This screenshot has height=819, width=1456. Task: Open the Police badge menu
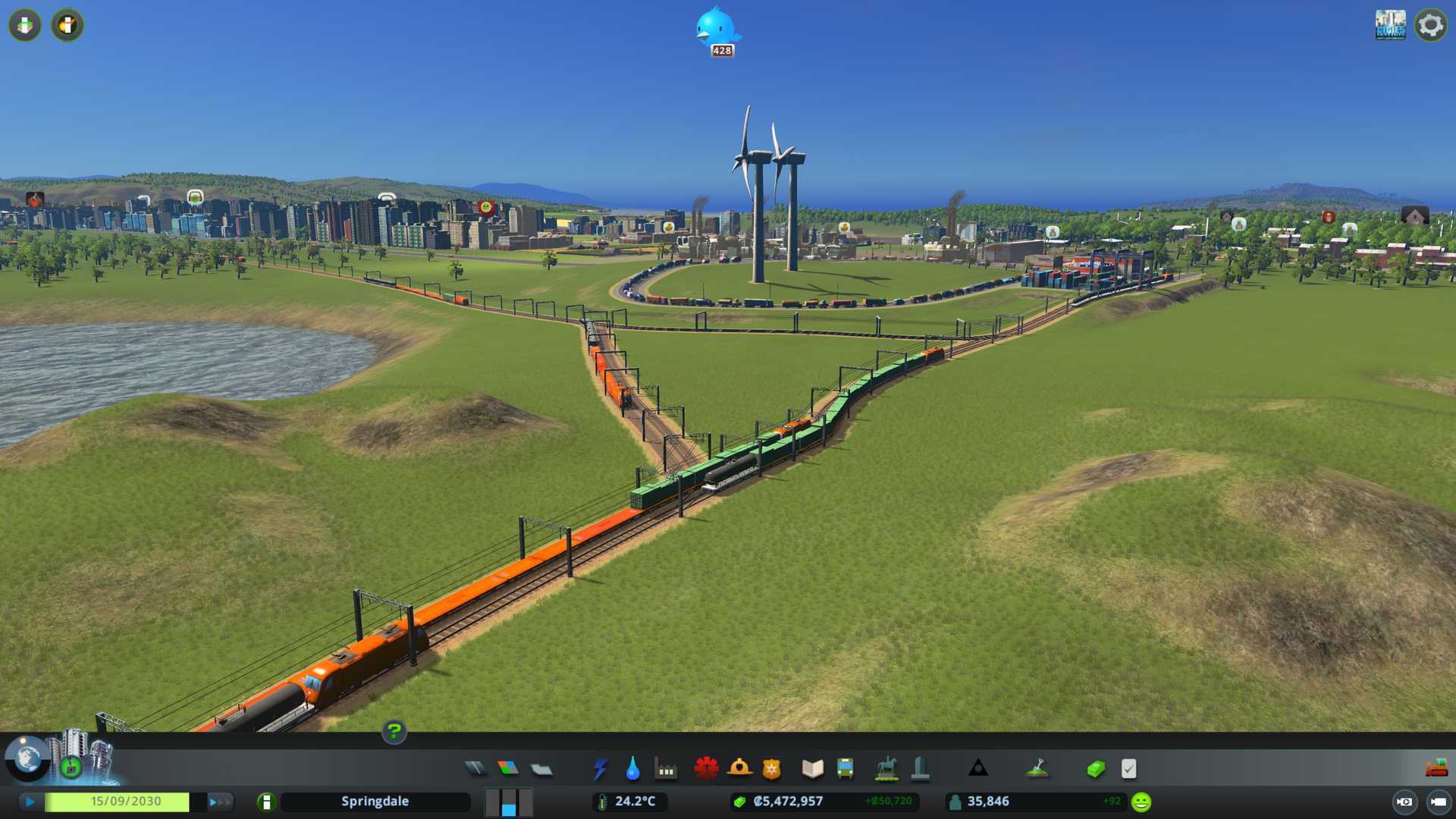pos(772,769)
